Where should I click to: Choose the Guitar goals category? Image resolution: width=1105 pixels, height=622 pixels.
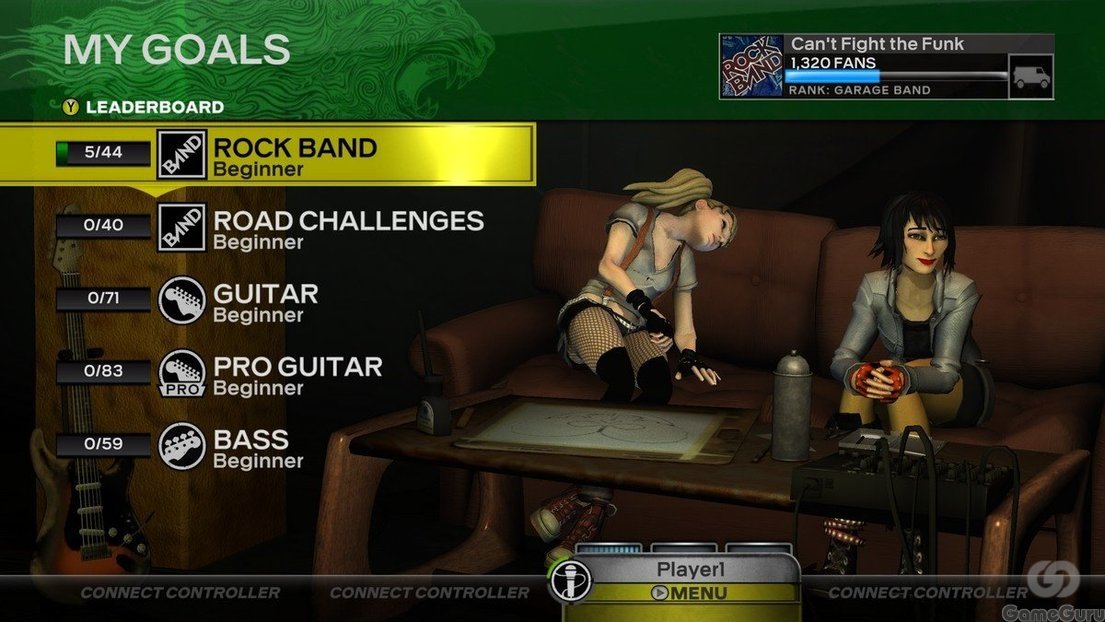[x=265, y=301]
